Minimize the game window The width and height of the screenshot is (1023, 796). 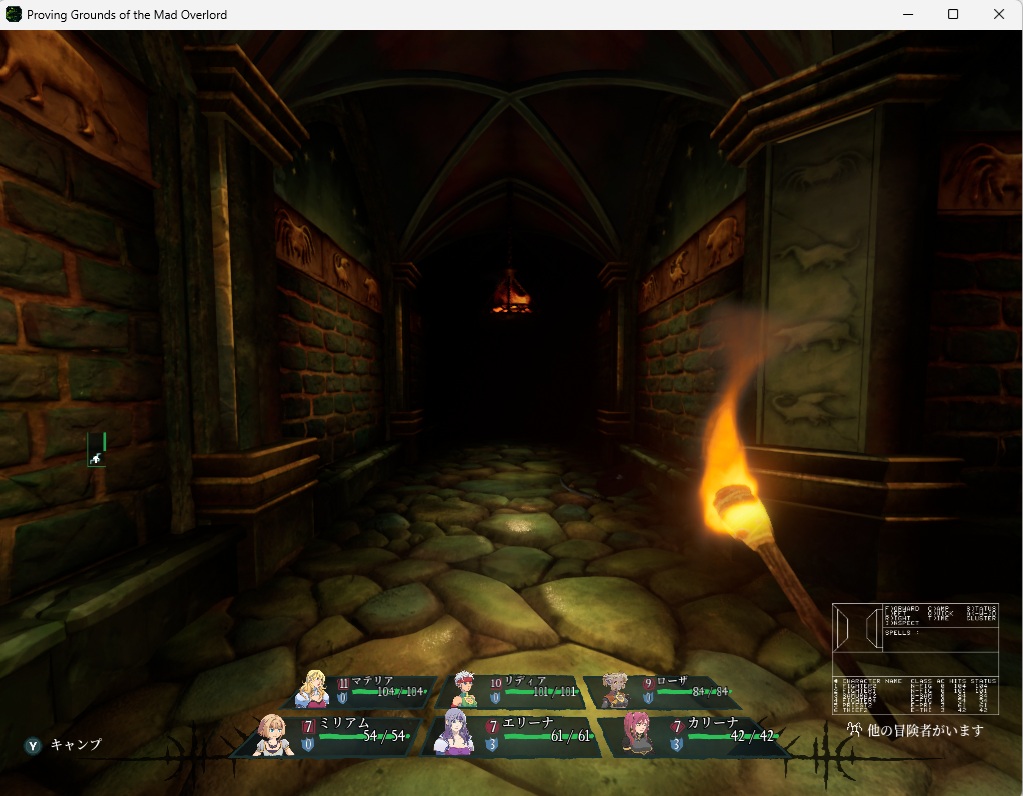(907, 14)
